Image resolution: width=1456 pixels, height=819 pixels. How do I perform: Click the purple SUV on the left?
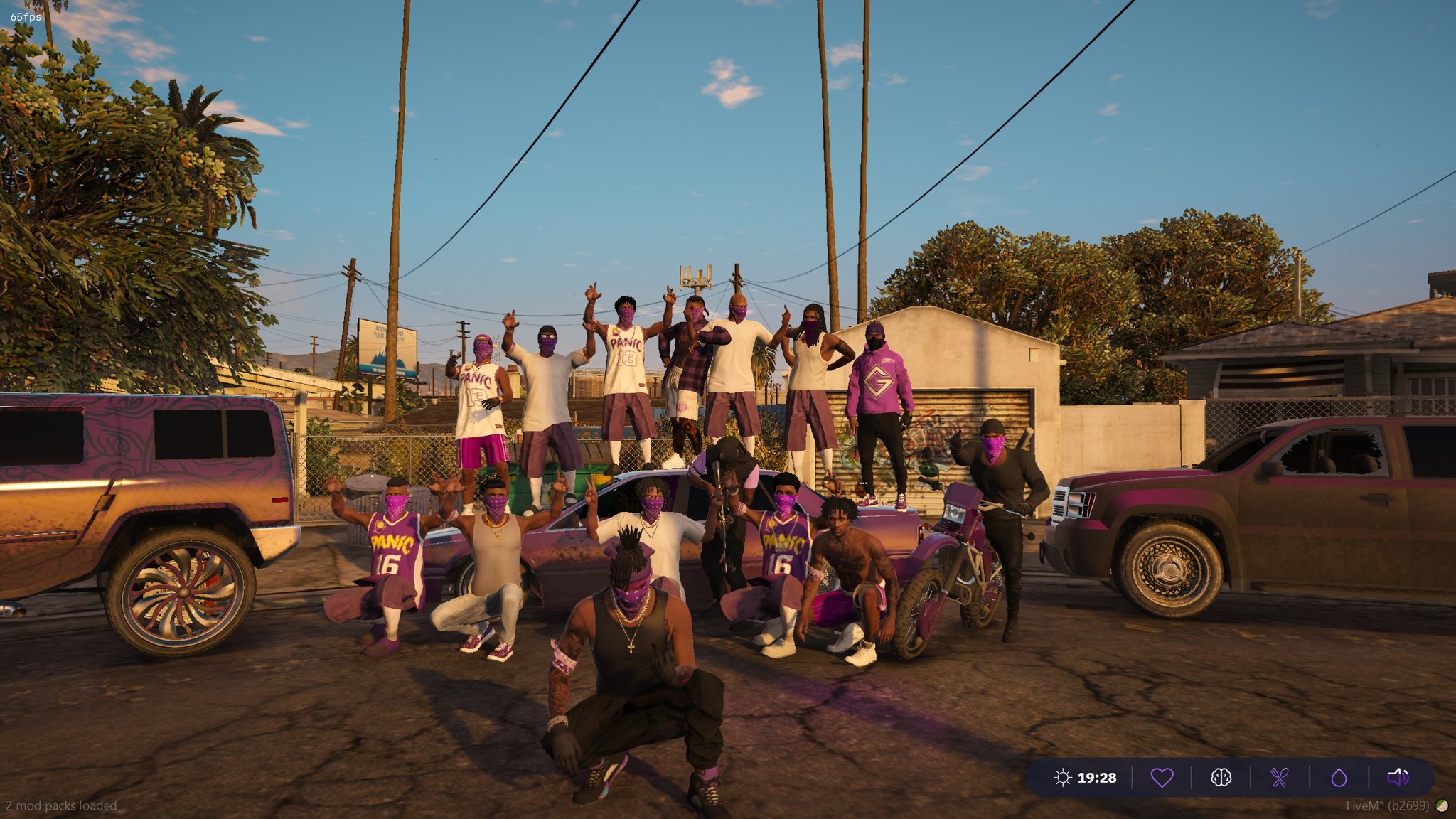click(x=142, y=498)
